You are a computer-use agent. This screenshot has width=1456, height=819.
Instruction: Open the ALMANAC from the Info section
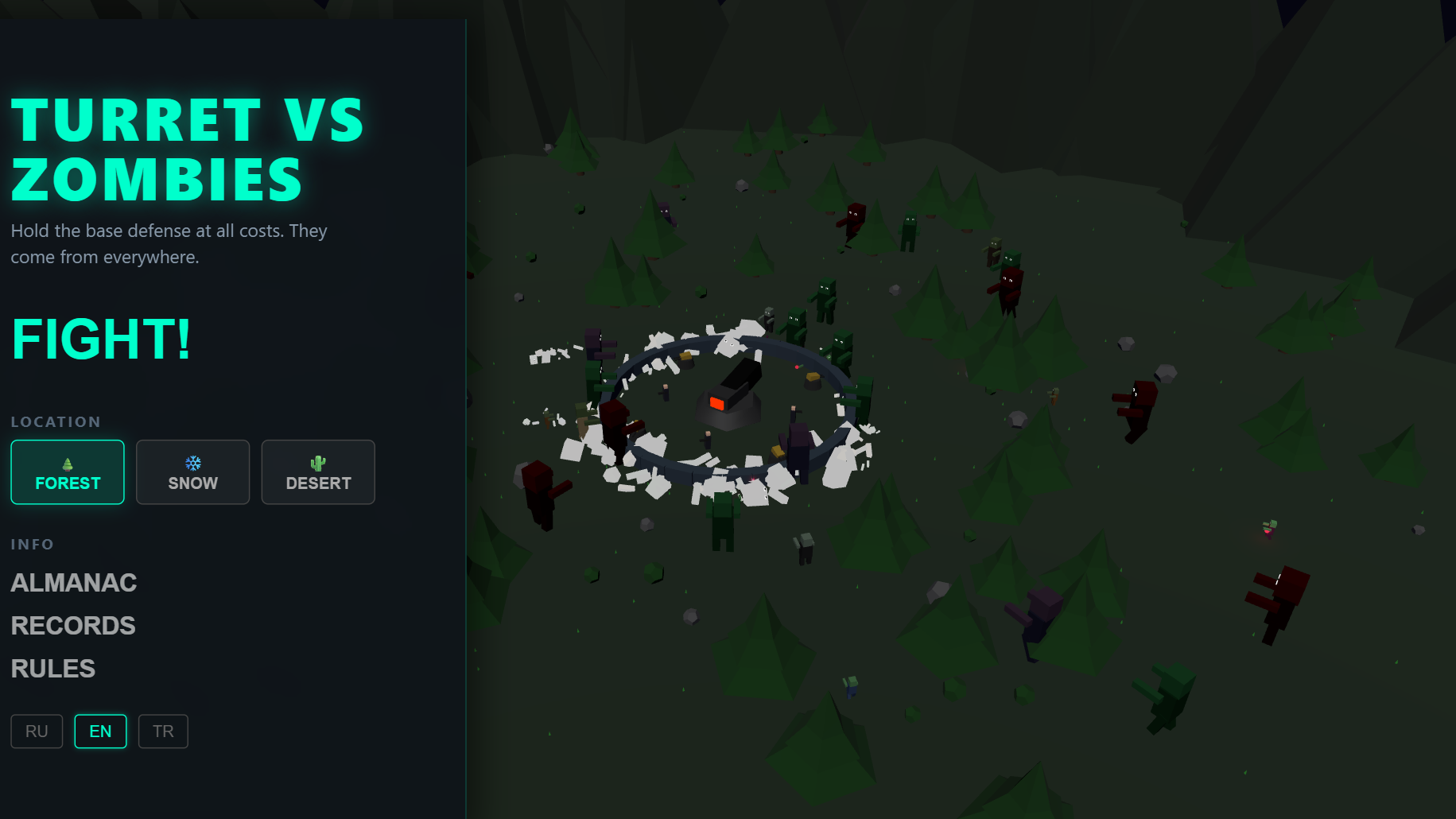click(73, 583)
